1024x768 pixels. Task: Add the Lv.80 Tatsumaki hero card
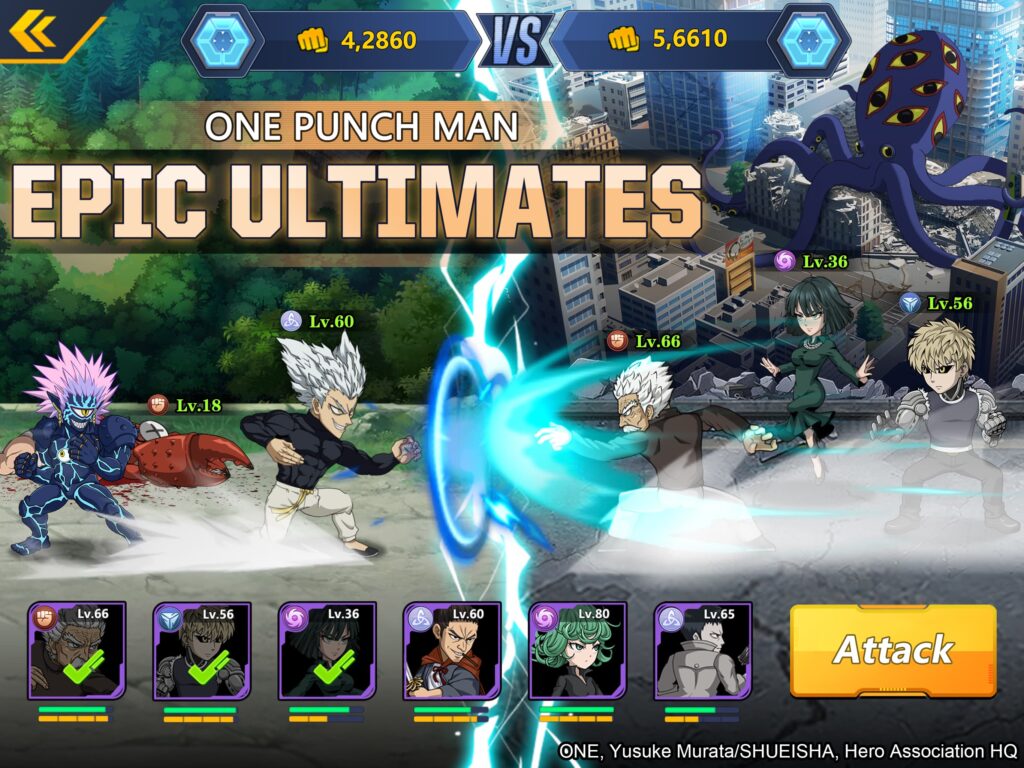coord(577,651)
